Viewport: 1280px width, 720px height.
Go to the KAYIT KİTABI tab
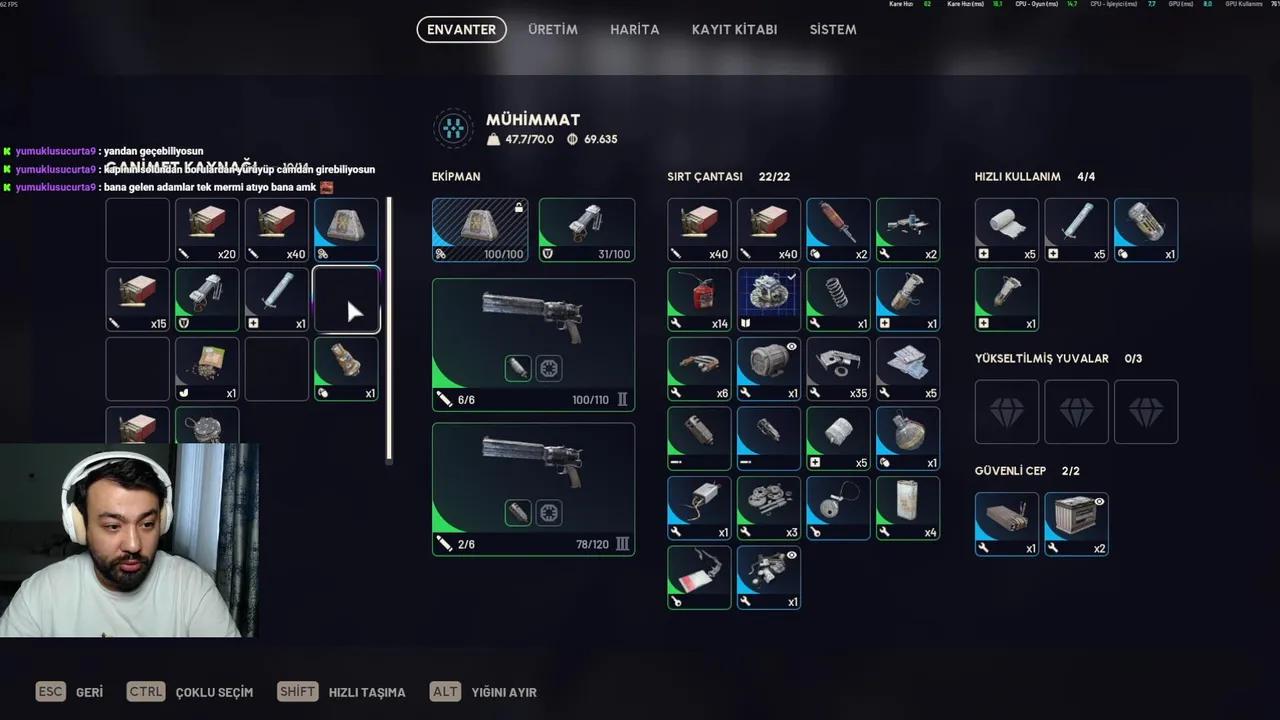(734, 30)
